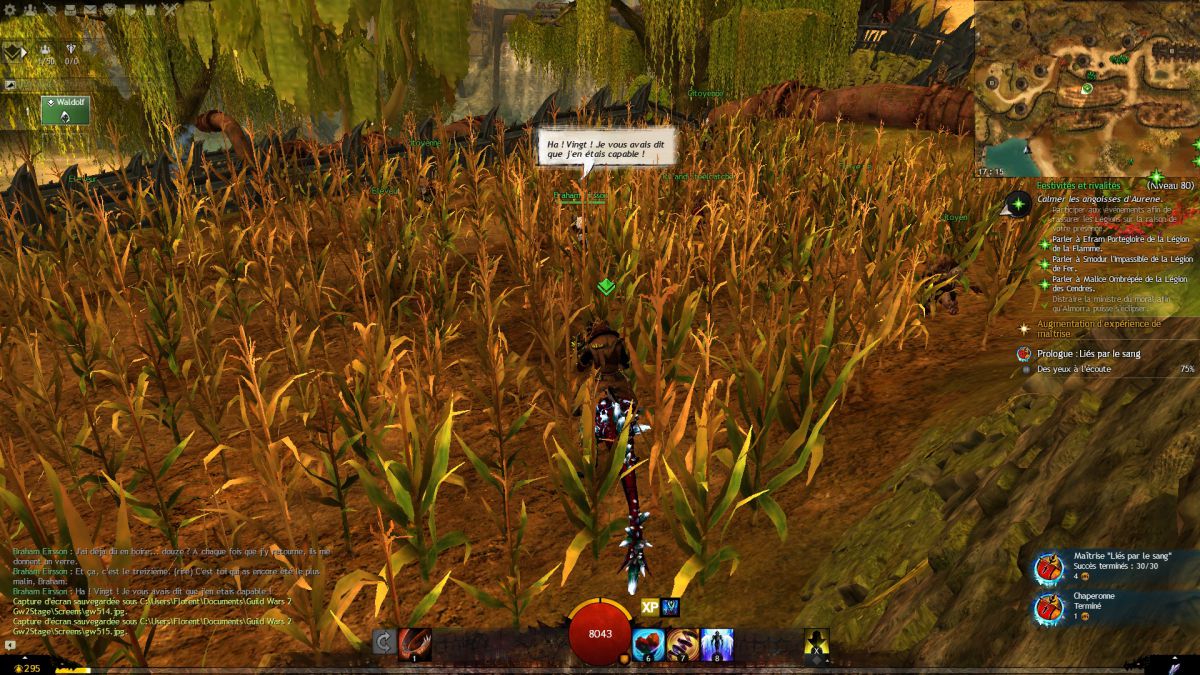Image resolution: width=1200 pixels, height=675 pixels.
Task: Select the Waldolf party member frame
Action: point(65,109)
